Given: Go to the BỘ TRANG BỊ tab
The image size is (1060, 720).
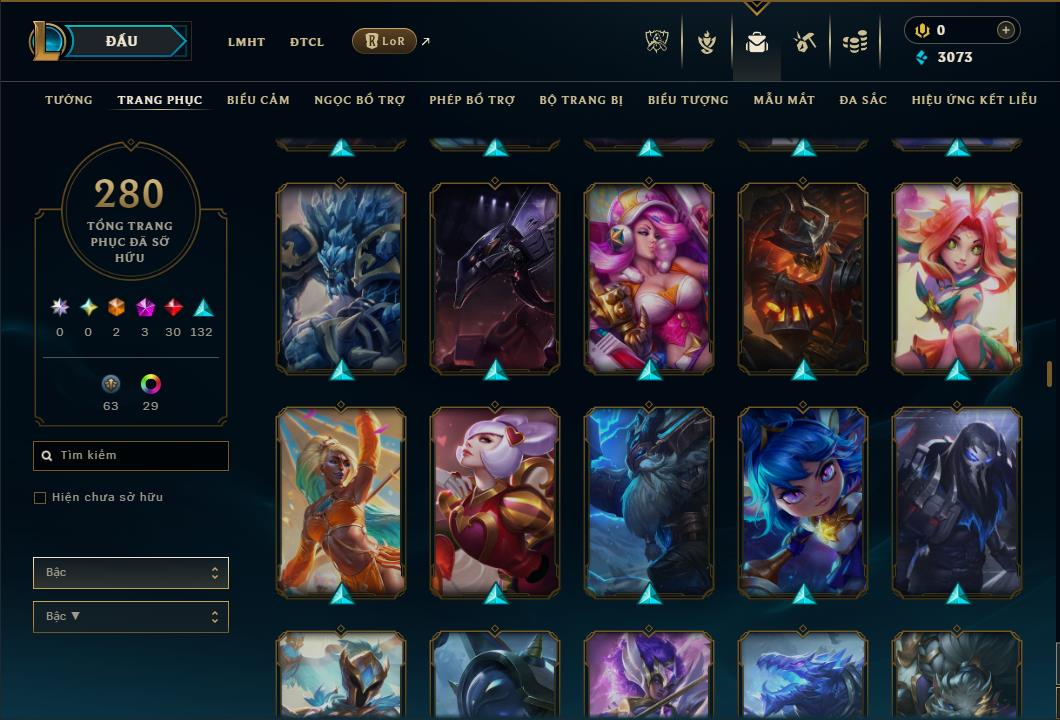Looking at the screenshot, I should tap(581, 100).
